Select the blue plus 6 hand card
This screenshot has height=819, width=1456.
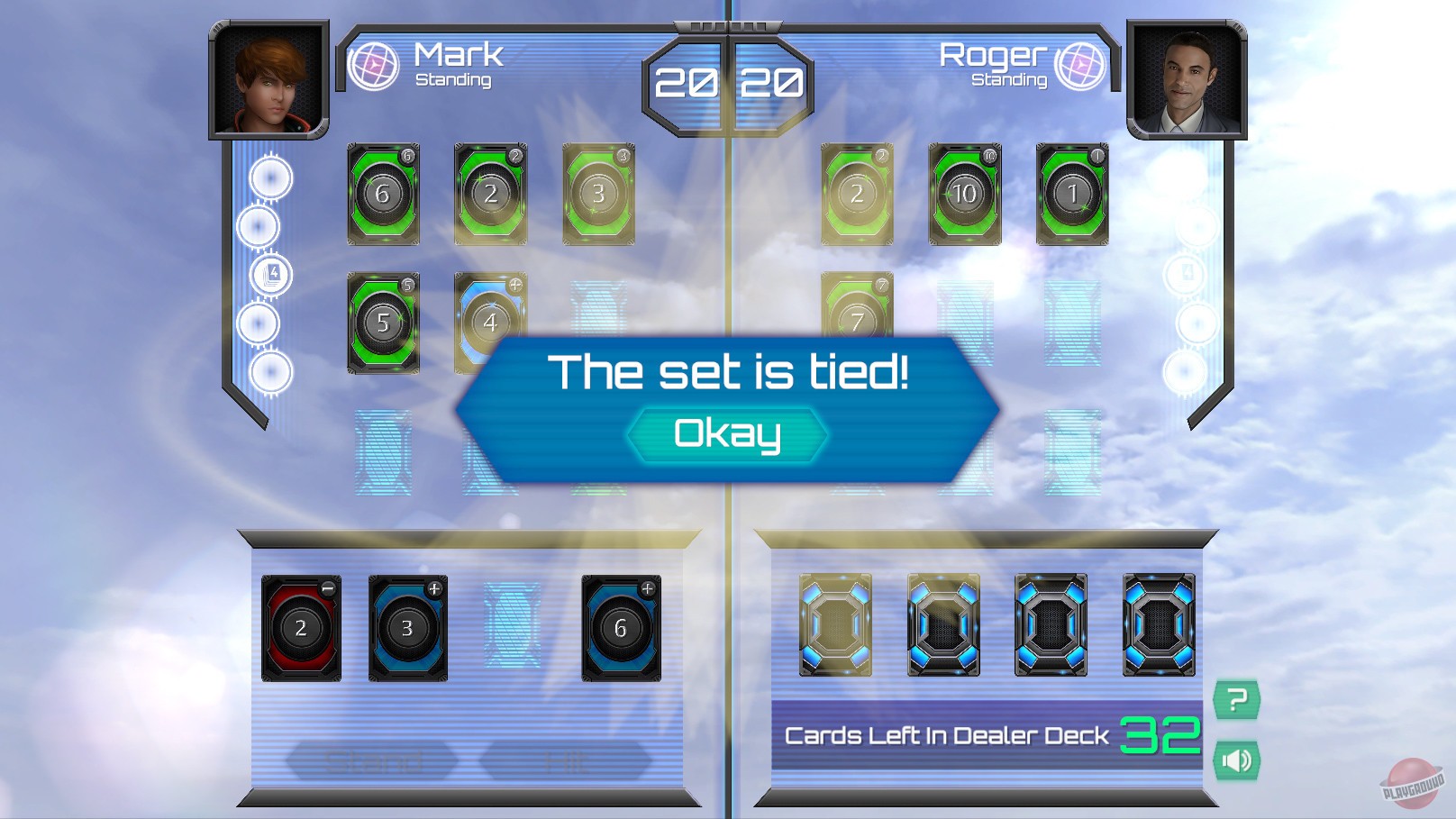click(x=620, y=628)
